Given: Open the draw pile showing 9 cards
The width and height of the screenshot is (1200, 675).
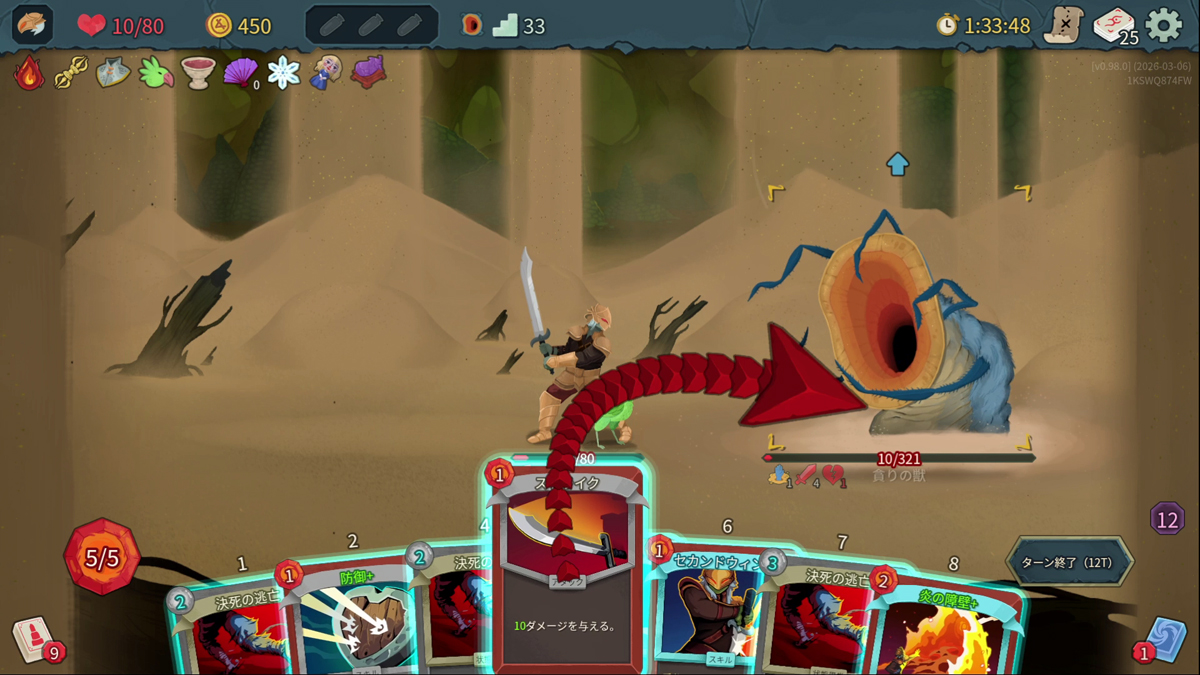Looking at the screenshot, I should tap(33, 638).
